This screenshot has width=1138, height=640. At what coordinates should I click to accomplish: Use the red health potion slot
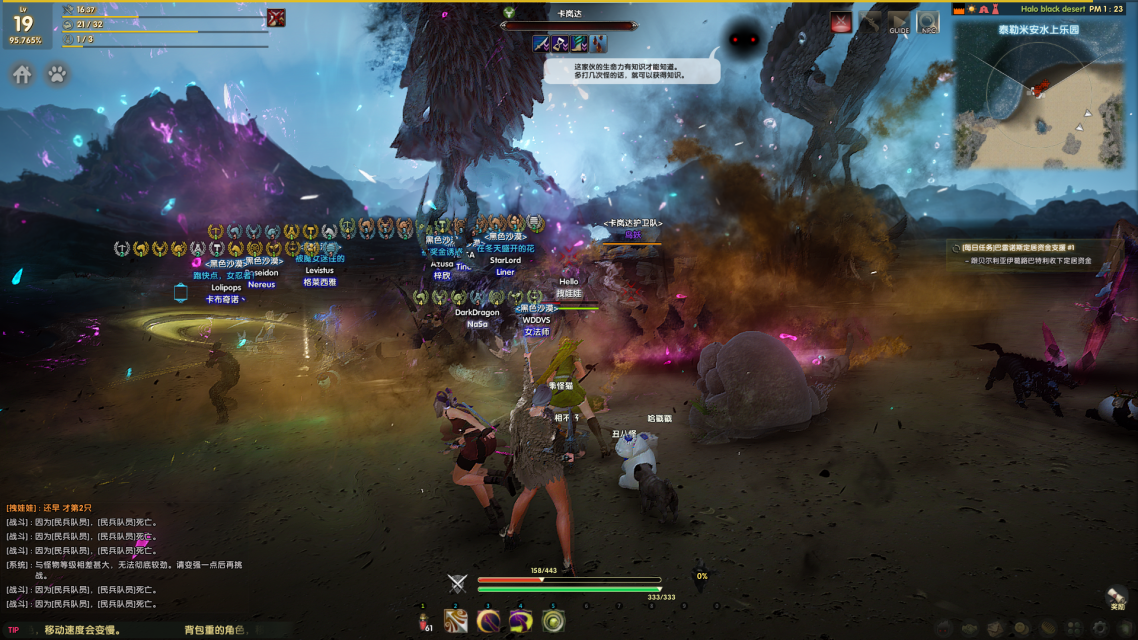coord(424,621)
